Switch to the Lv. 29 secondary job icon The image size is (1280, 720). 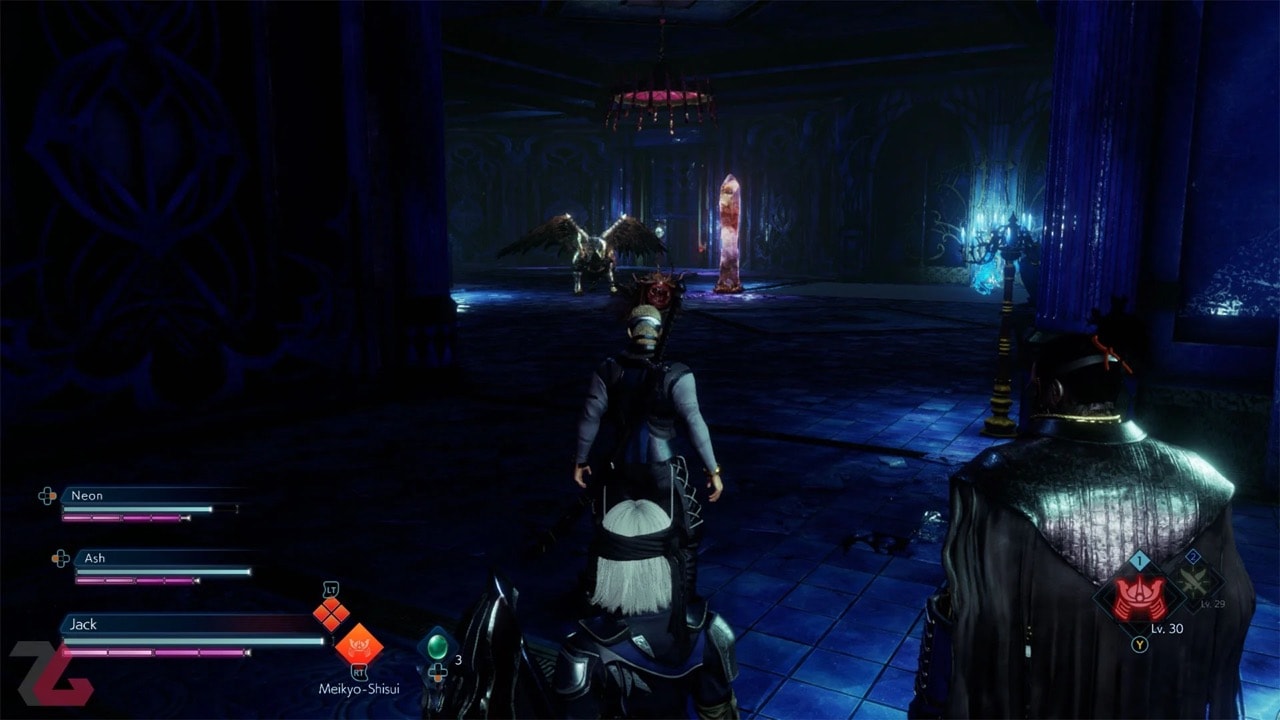[x=1196, y=581]
